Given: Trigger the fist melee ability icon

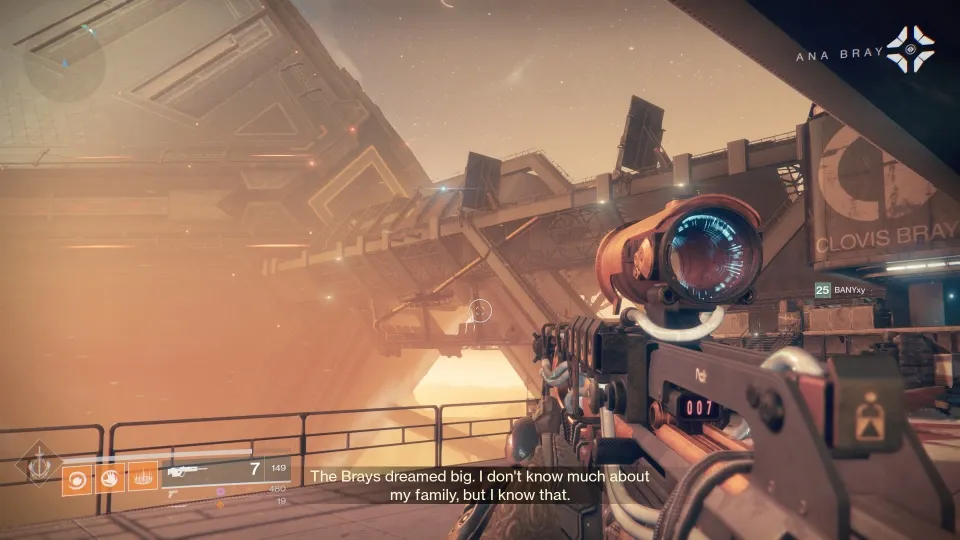Looking at the screenshot, I should [110, 479].
